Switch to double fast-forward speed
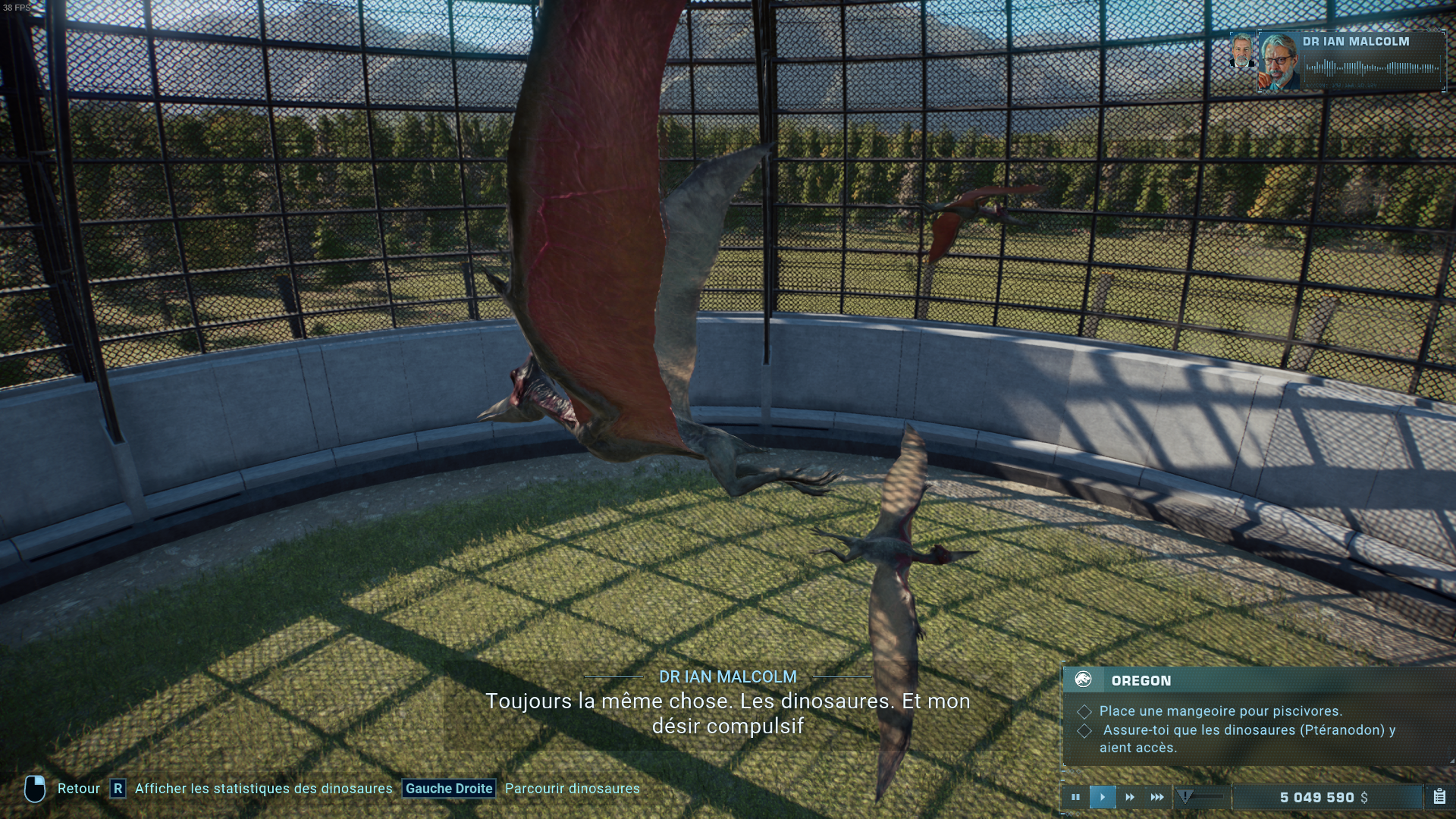This screenshot has height=819, width=1456. point(1130,797)
